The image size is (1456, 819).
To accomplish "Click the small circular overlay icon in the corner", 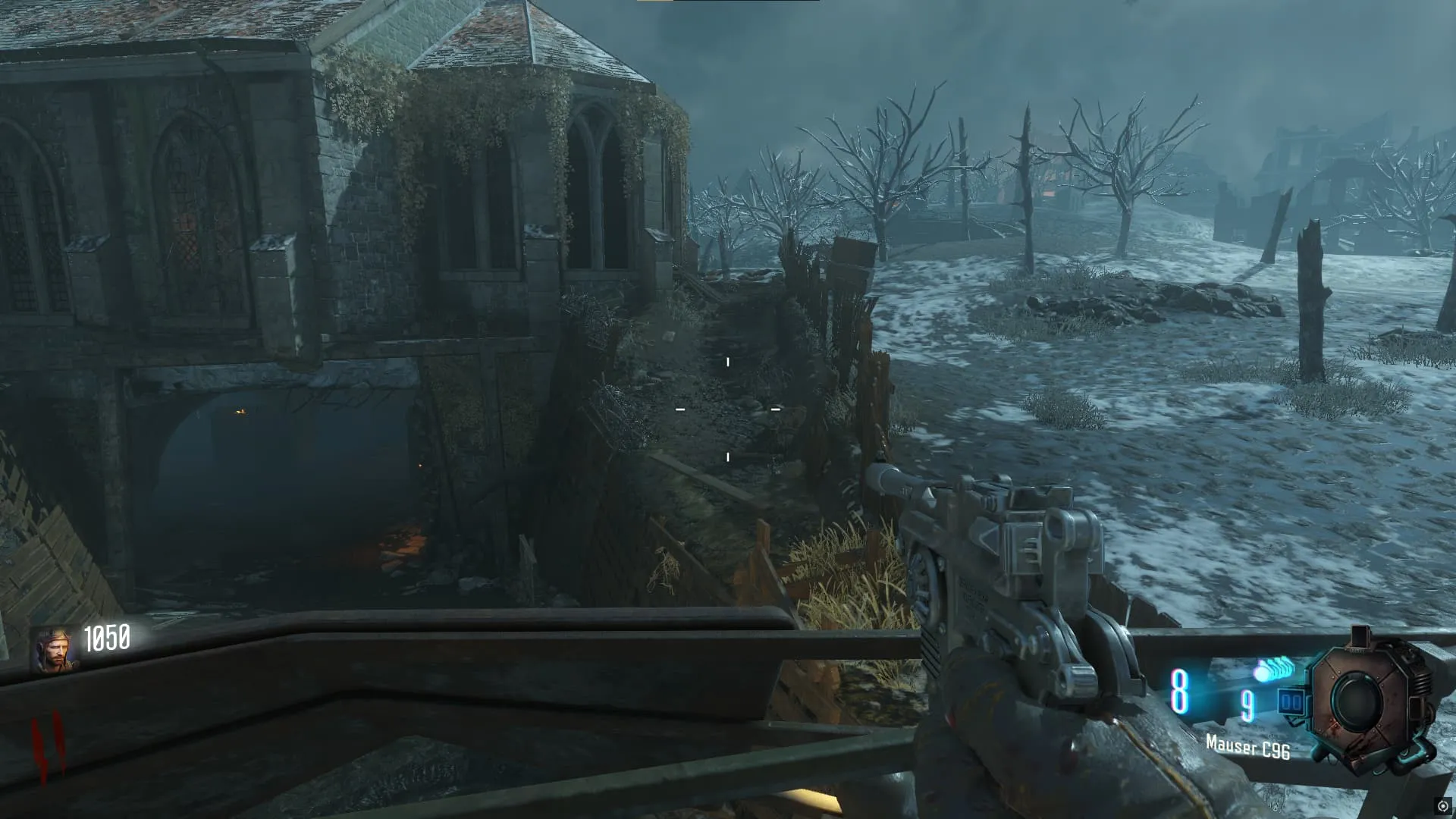I will click(x=1442, y=807).
